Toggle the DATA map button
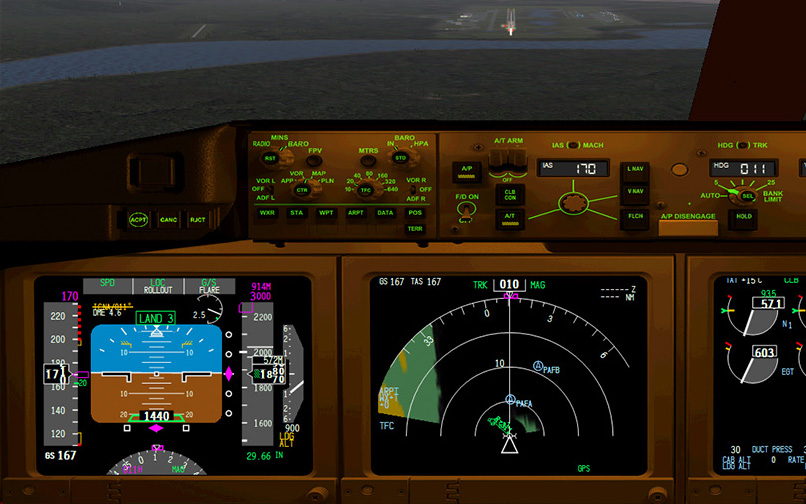The height and width of the screenshot is (504, 806). point(385,213)
